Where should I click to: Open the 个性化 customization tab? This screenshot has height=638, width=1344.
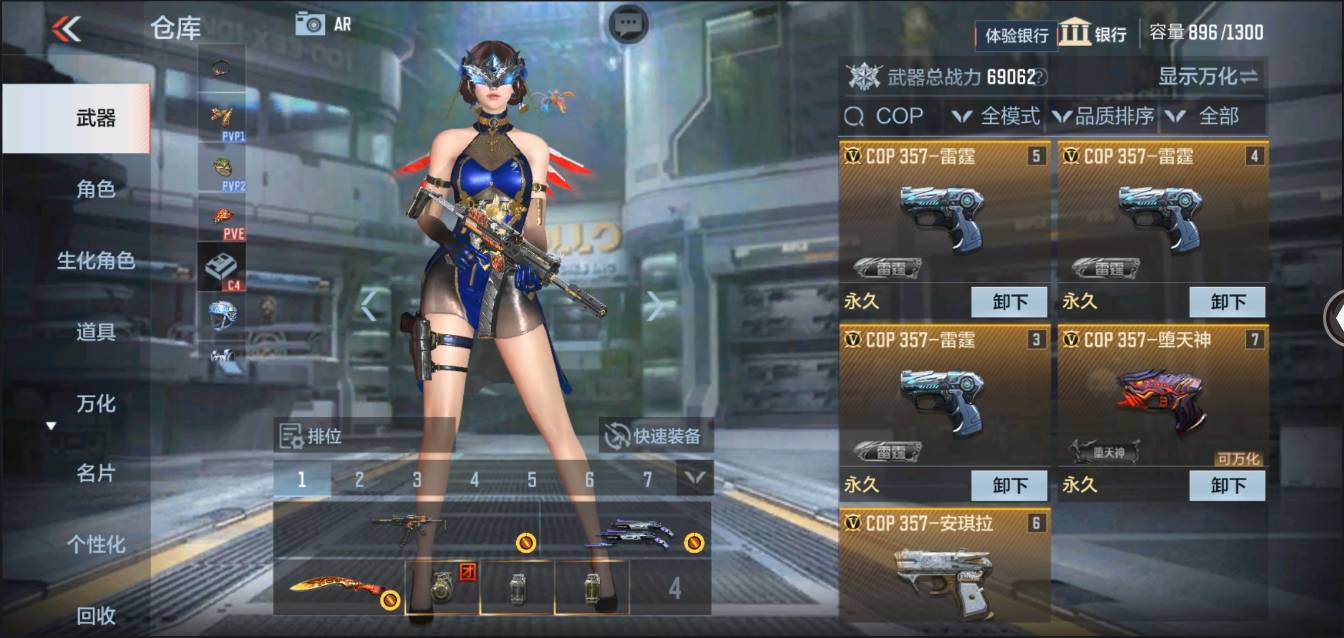(x=96, y=545)
